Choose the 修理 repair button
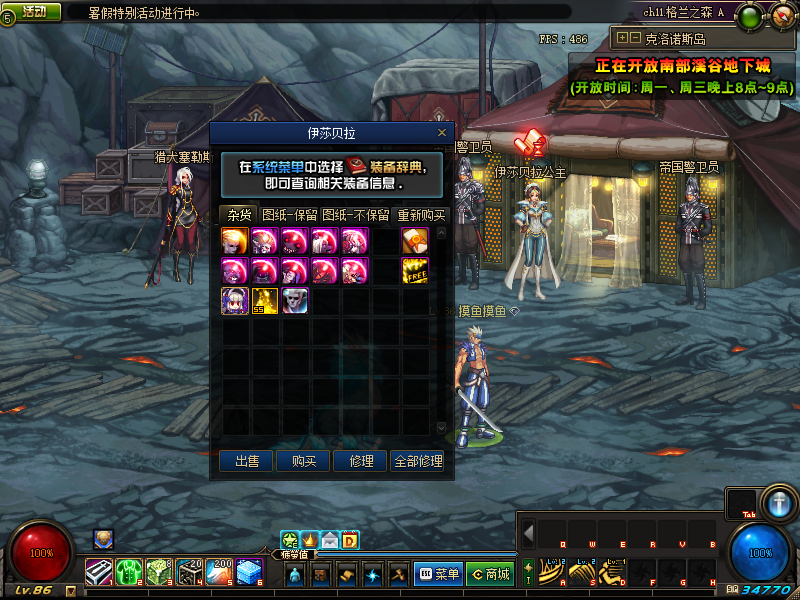 361,461
